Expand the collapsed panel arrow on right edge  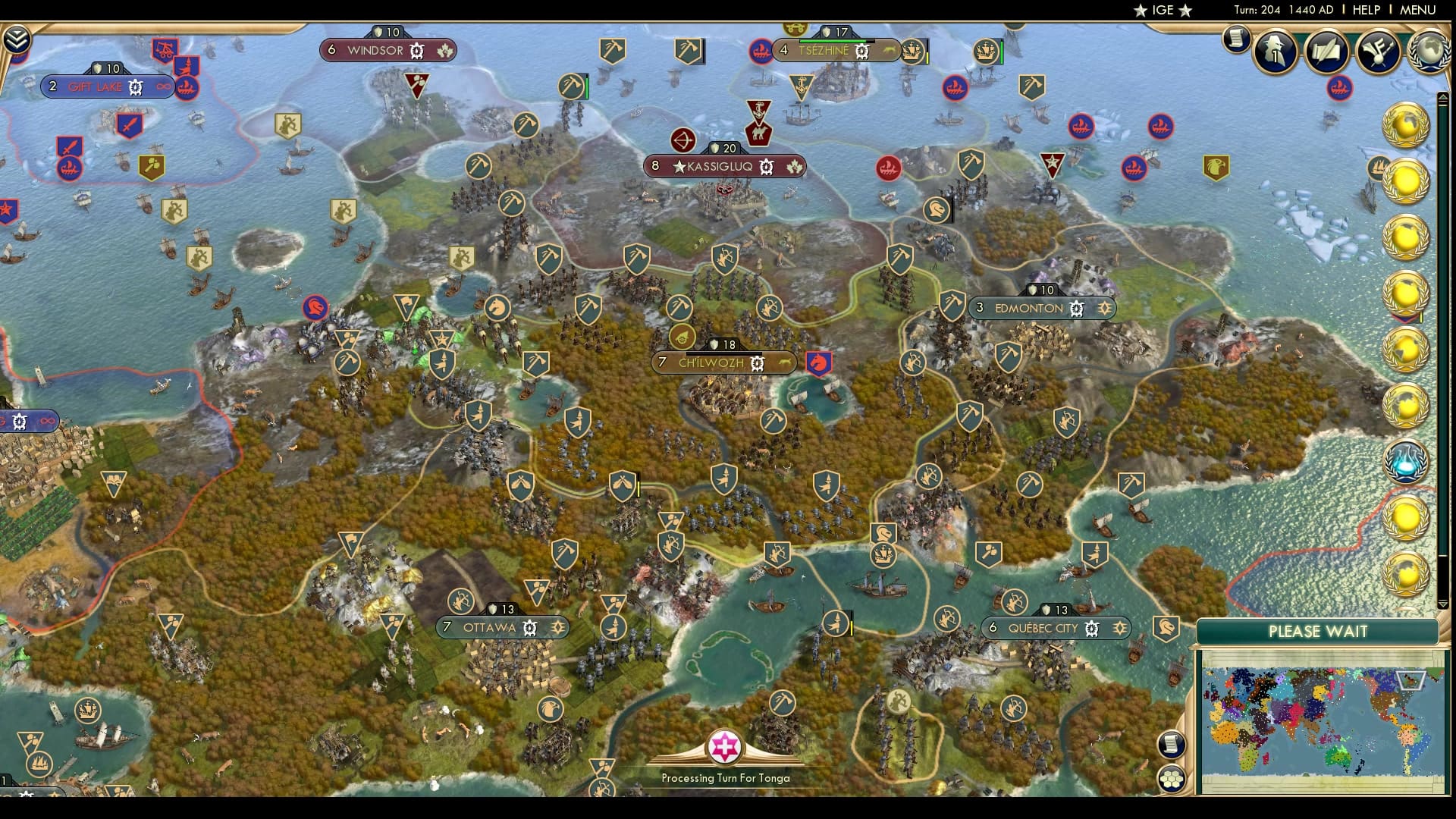click(1443, 96)
